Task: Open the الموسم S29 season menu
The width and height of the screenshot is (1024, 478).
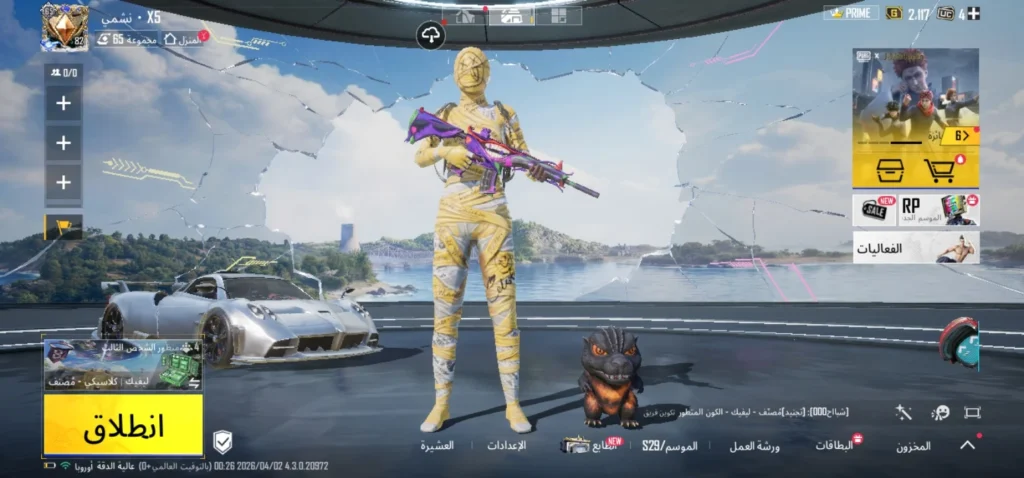Action: [x=670, y=445]
